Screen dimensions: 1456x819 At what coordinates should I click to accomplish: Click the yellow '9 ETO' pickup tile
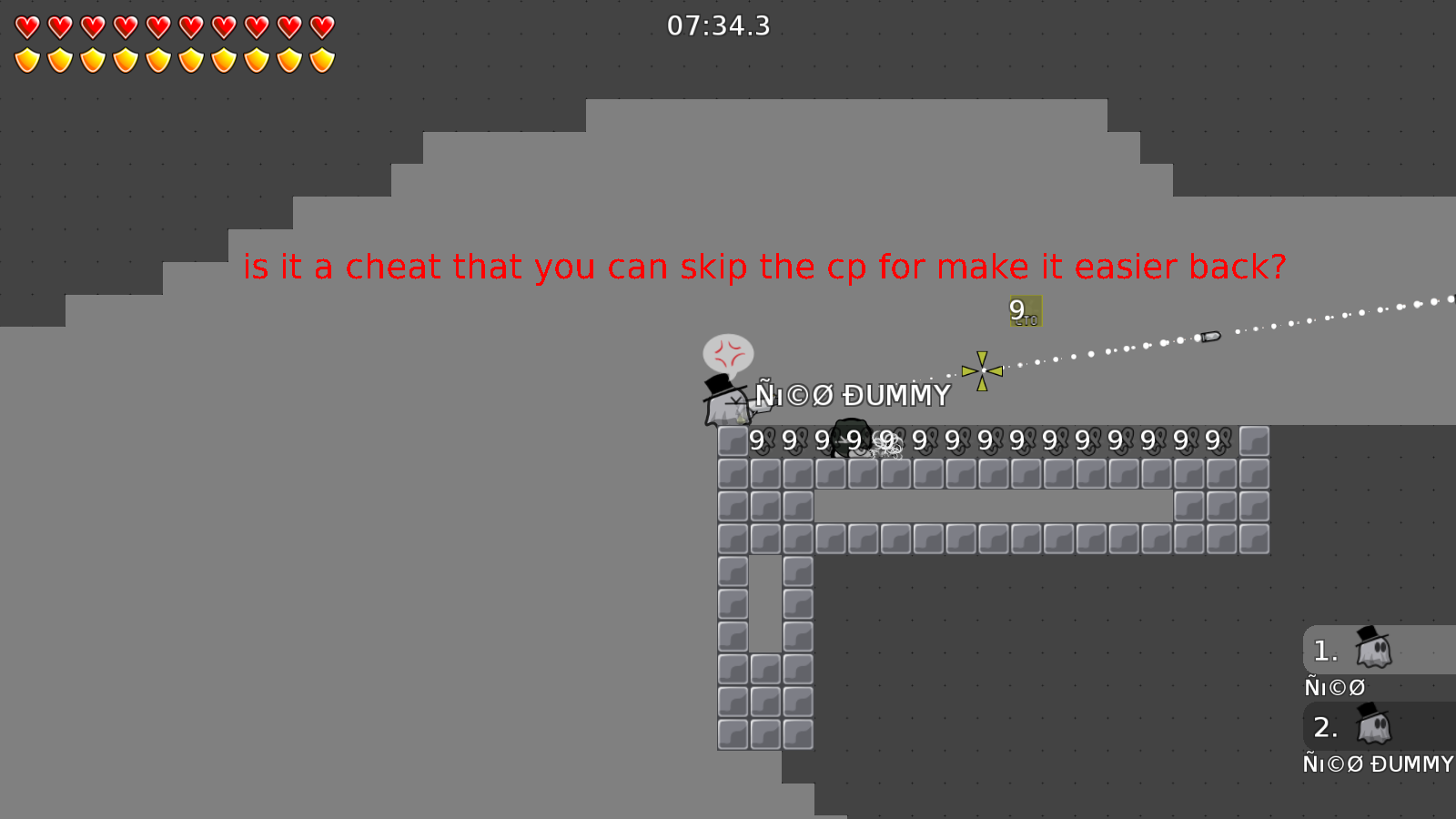point(1024,313)
